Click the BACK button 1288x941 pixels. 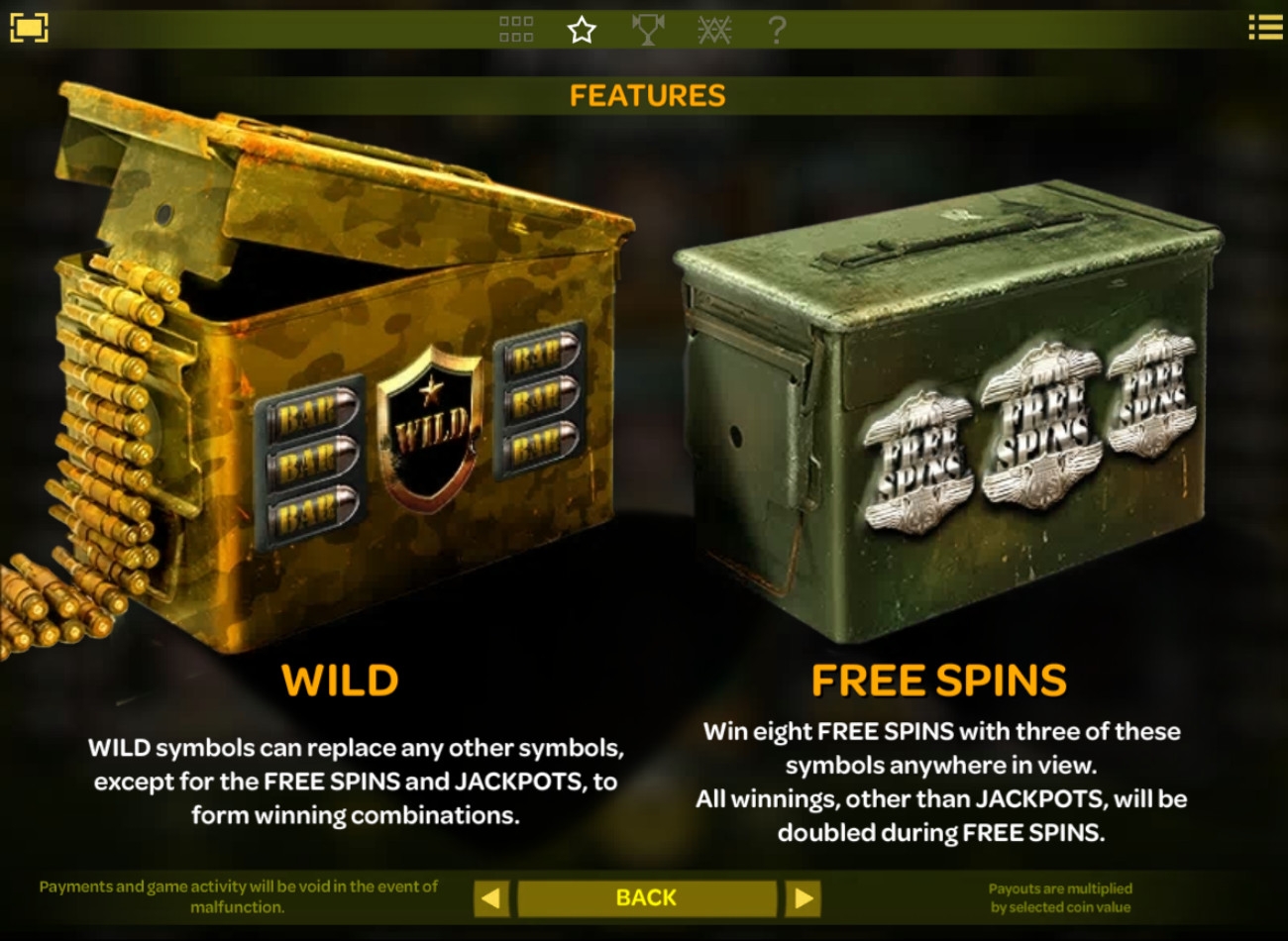click(646, 897)
